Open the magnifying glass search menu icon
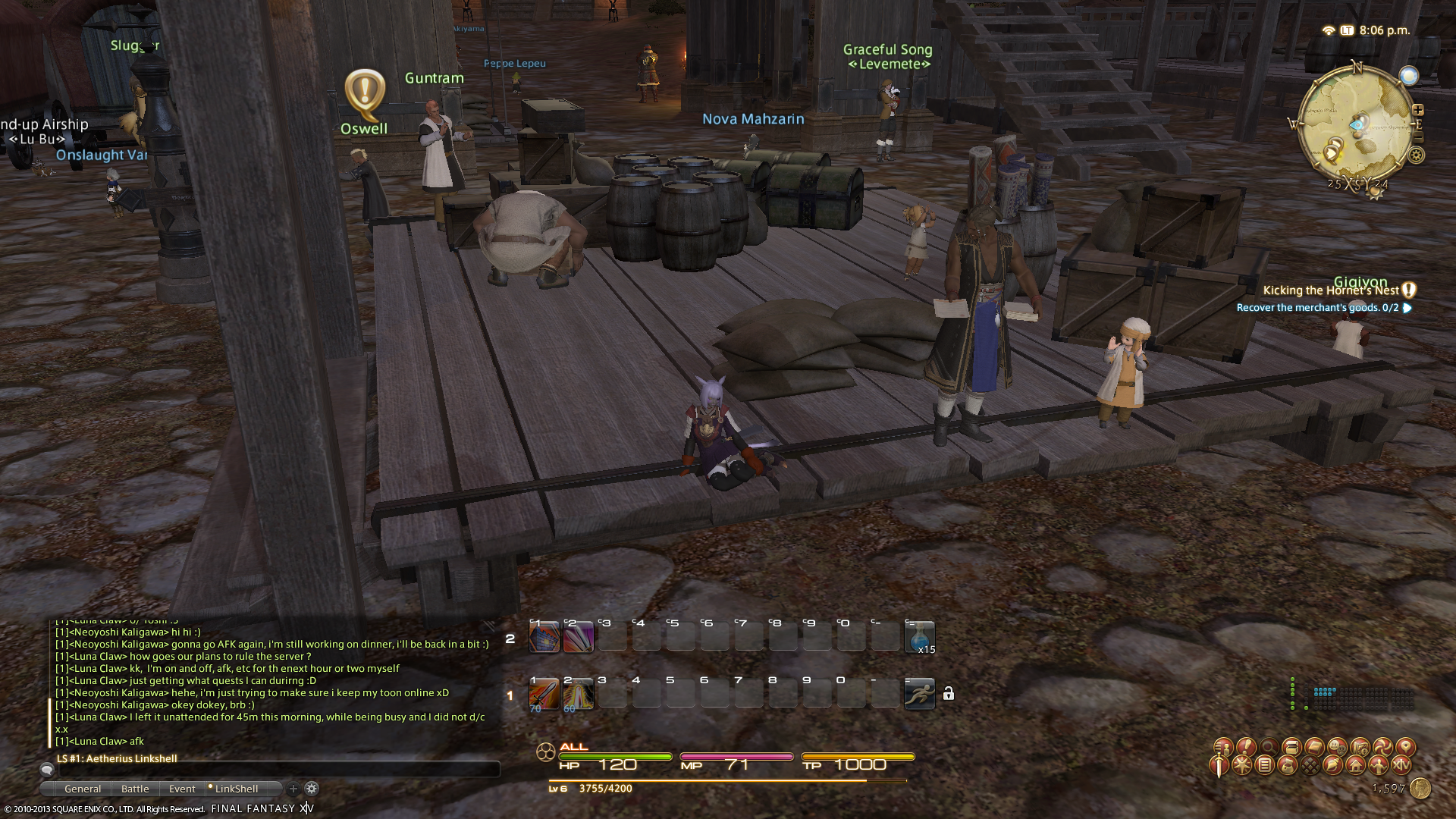Screen dimensions: 1456x819 coord(1268,747)
